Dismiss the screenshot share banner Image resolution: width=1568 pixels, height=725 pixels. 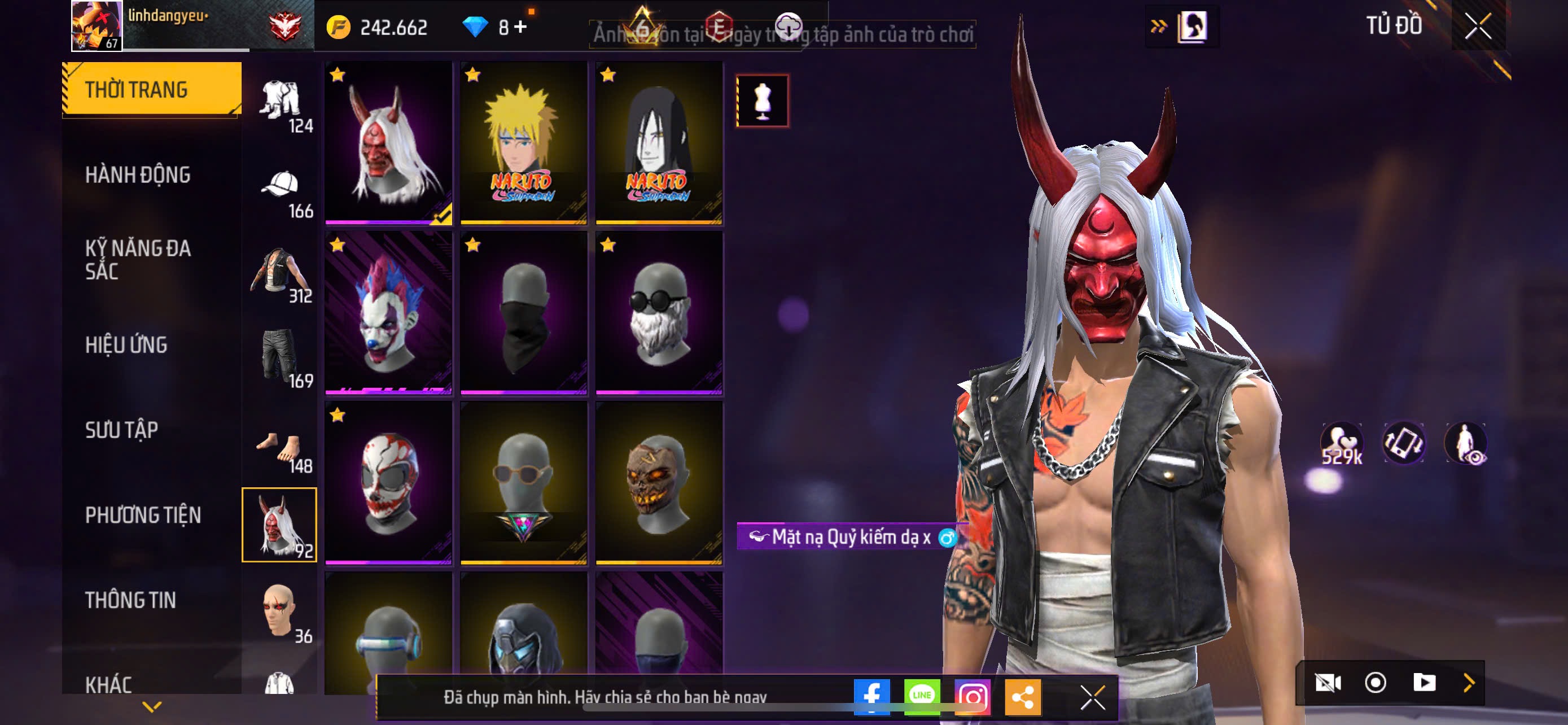click(1092, 697)
